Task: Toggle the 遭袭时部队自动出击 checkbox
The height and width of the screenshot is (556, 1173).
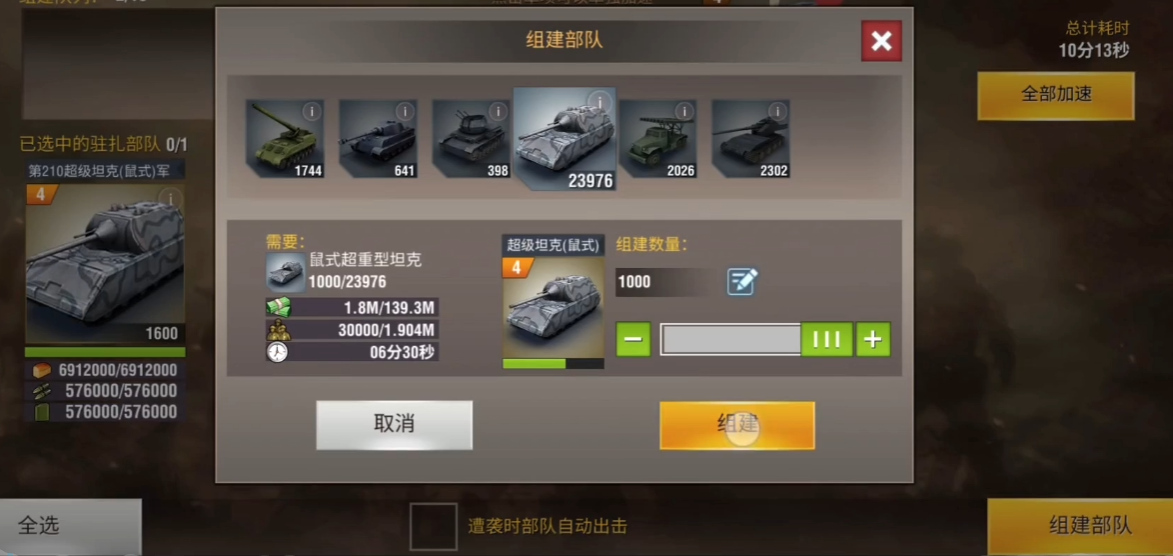Action: click(433, 526)
